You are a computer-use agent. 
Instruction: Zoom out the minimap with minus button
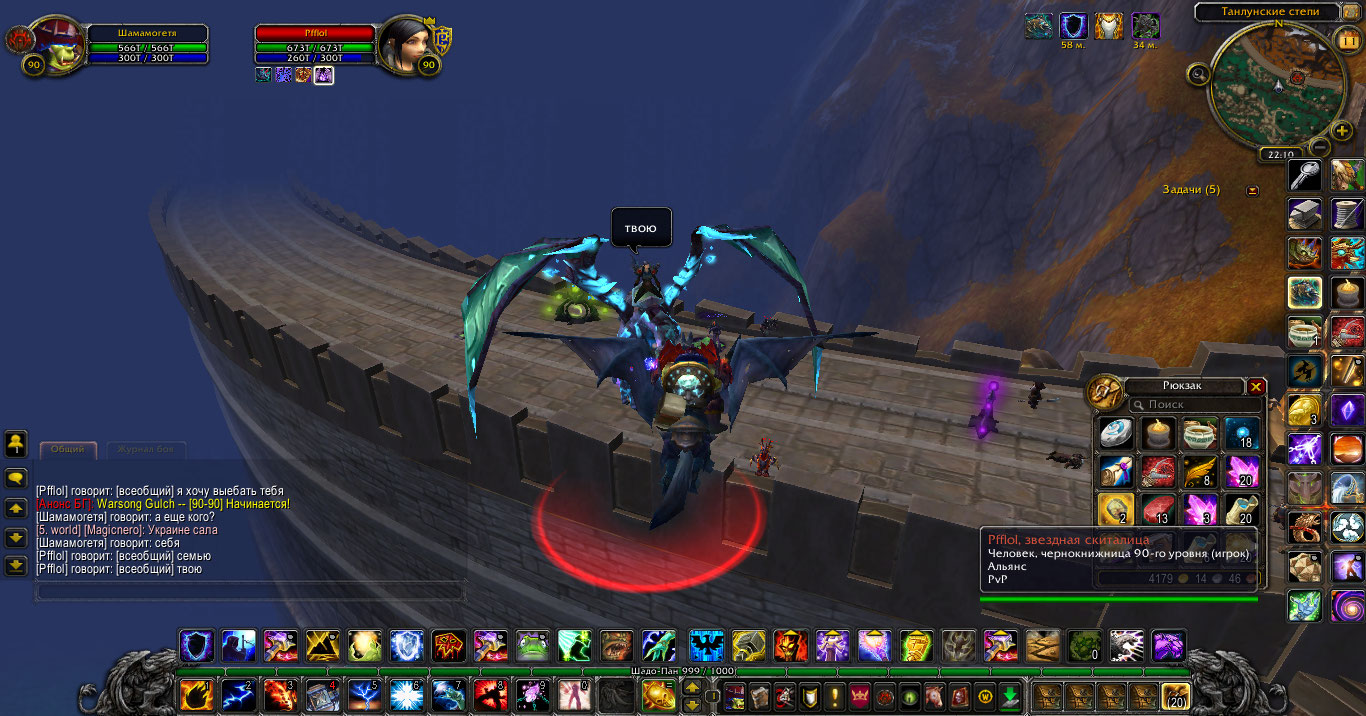[x=1319, y=147]
